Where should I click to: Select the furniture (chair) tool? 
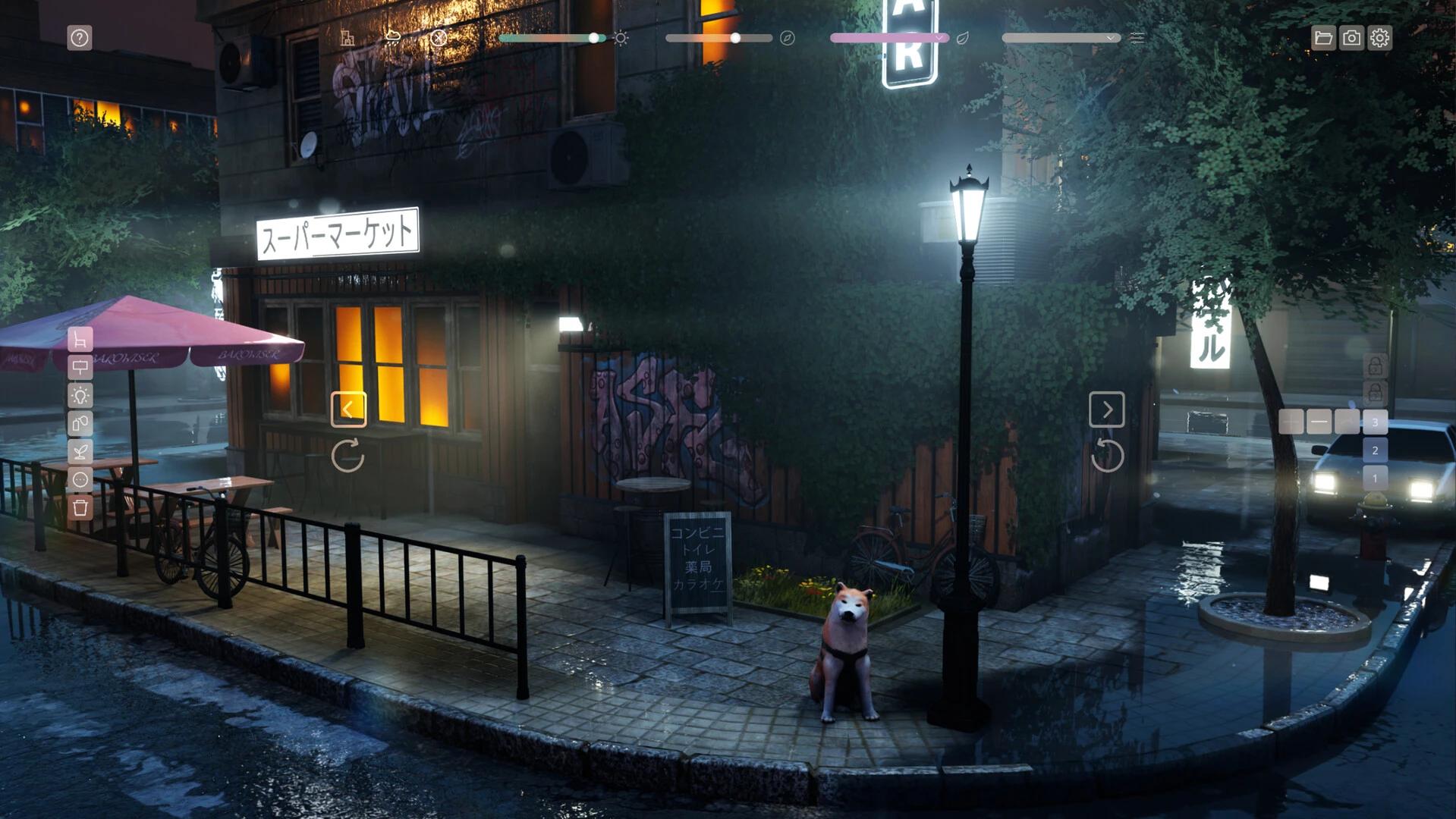pyautogui.click(x=80, y=340)
